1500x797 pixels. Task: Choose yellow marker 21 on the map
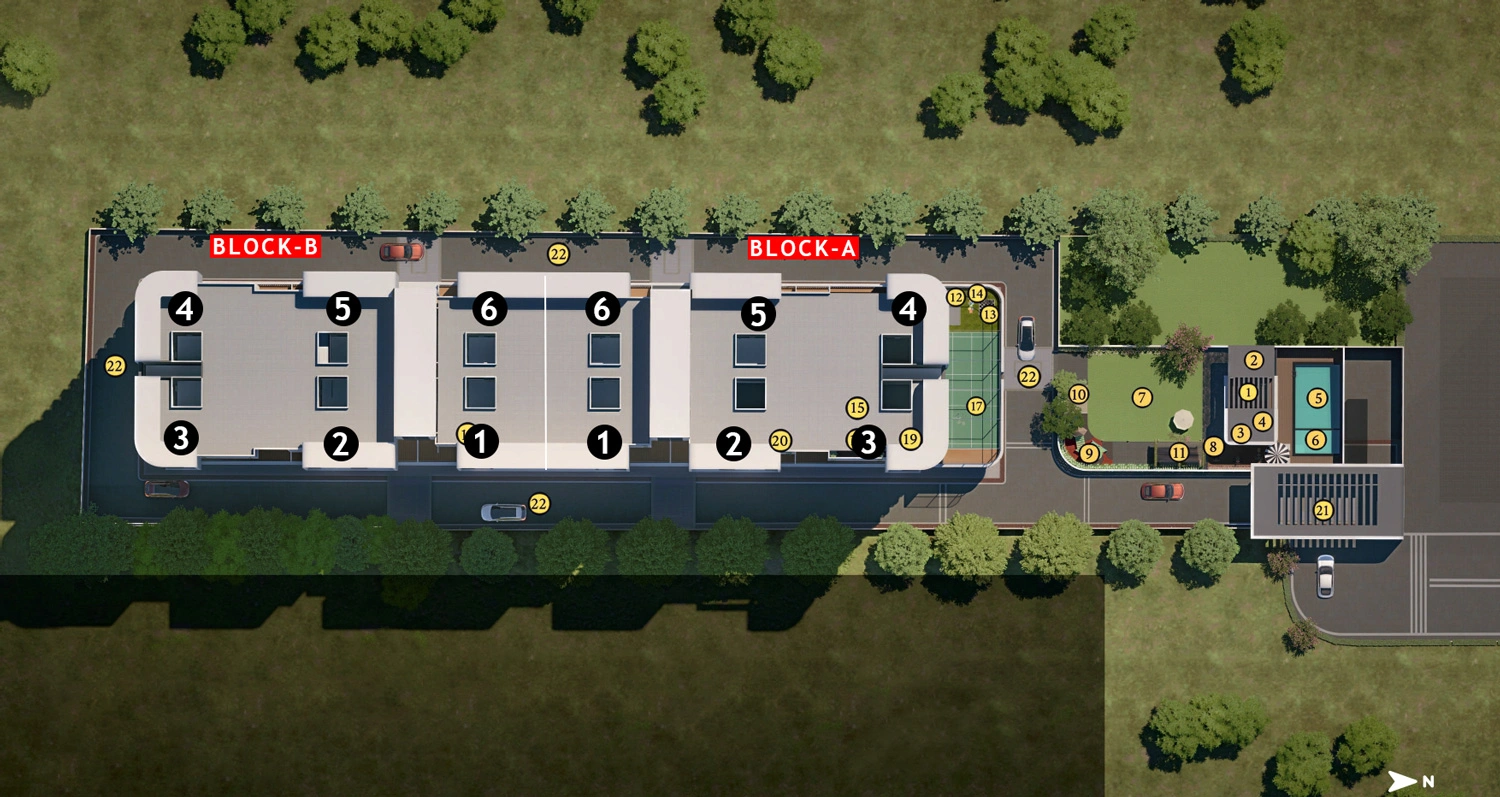(x=1323, y=511)
